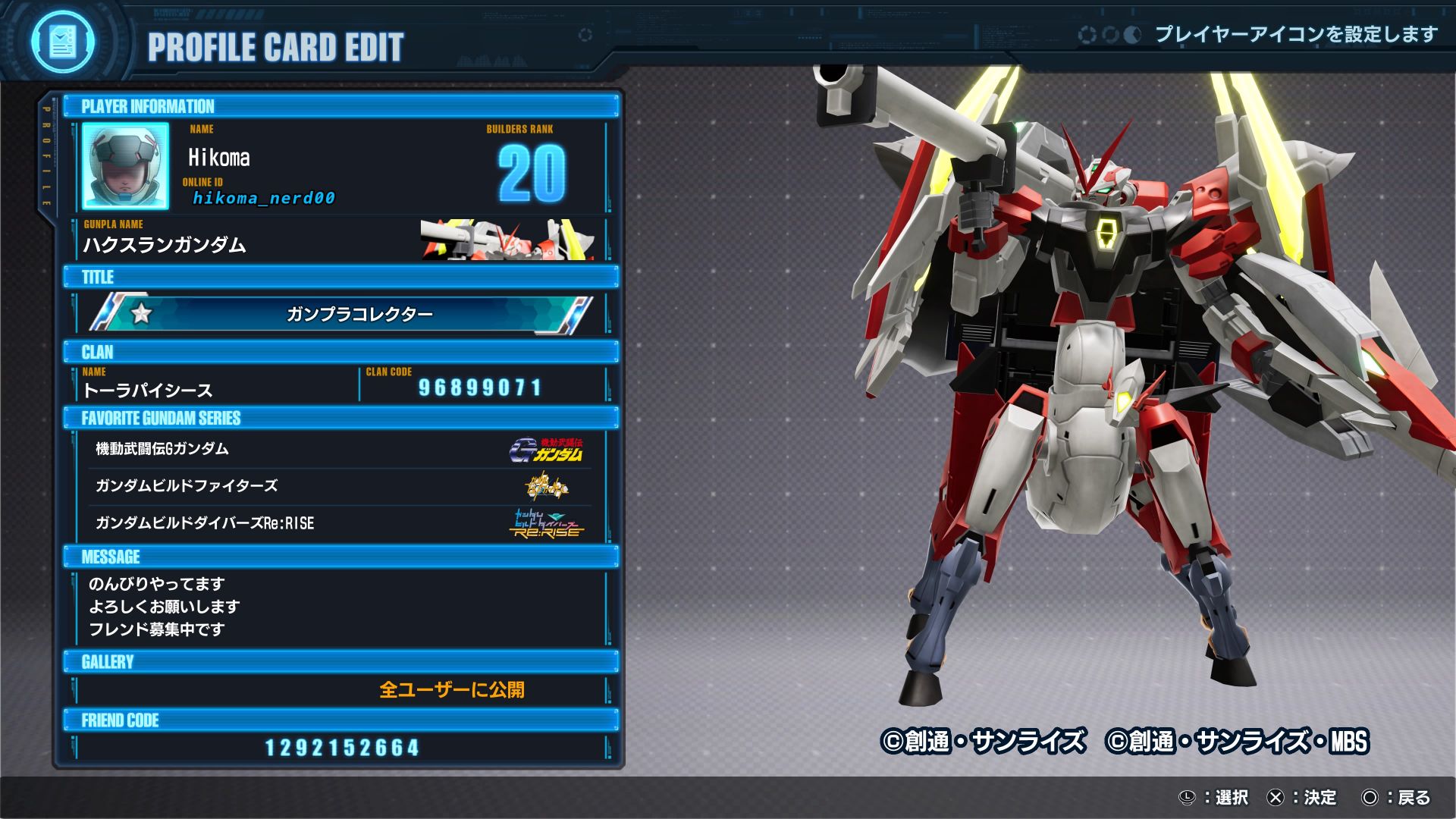Pick the 機動武闘伝Gガンダム favorite series row

(x=339, y=449)
